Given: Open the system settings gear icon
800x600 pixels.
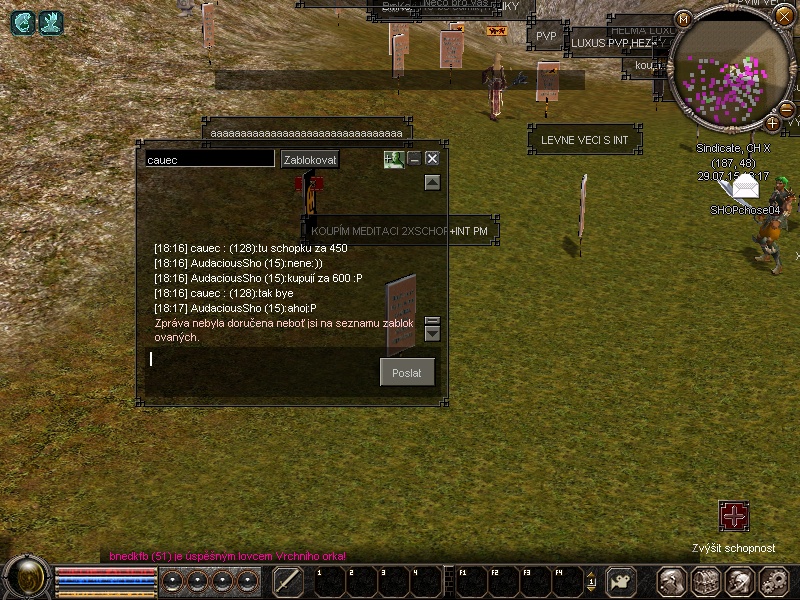Looking at the screenshot, I should pyautogui.click(x=773, y=581).
